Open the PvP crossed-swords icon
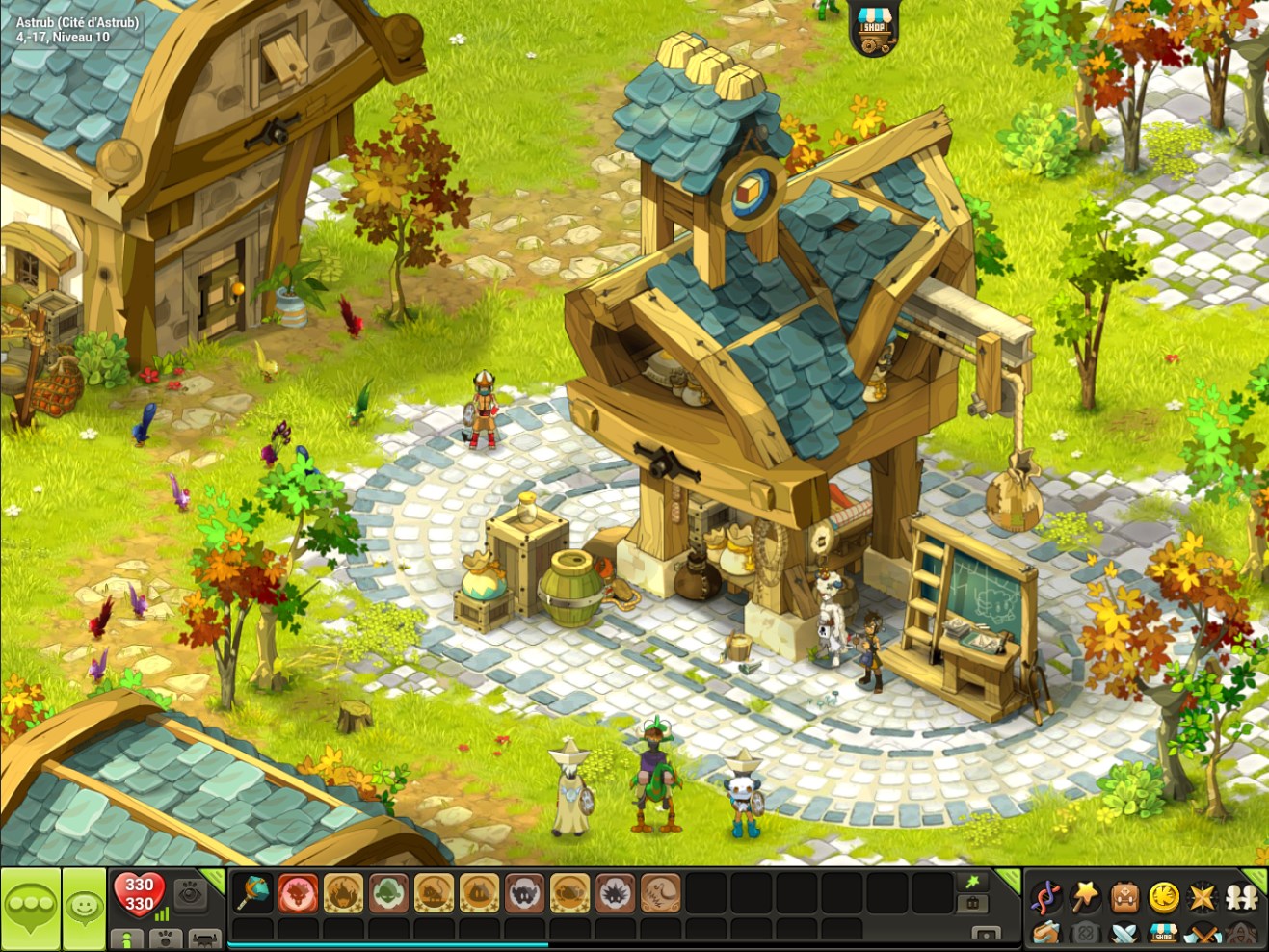The width and height of the screenshot is (1269, 952). click(x=1124, y=933)
